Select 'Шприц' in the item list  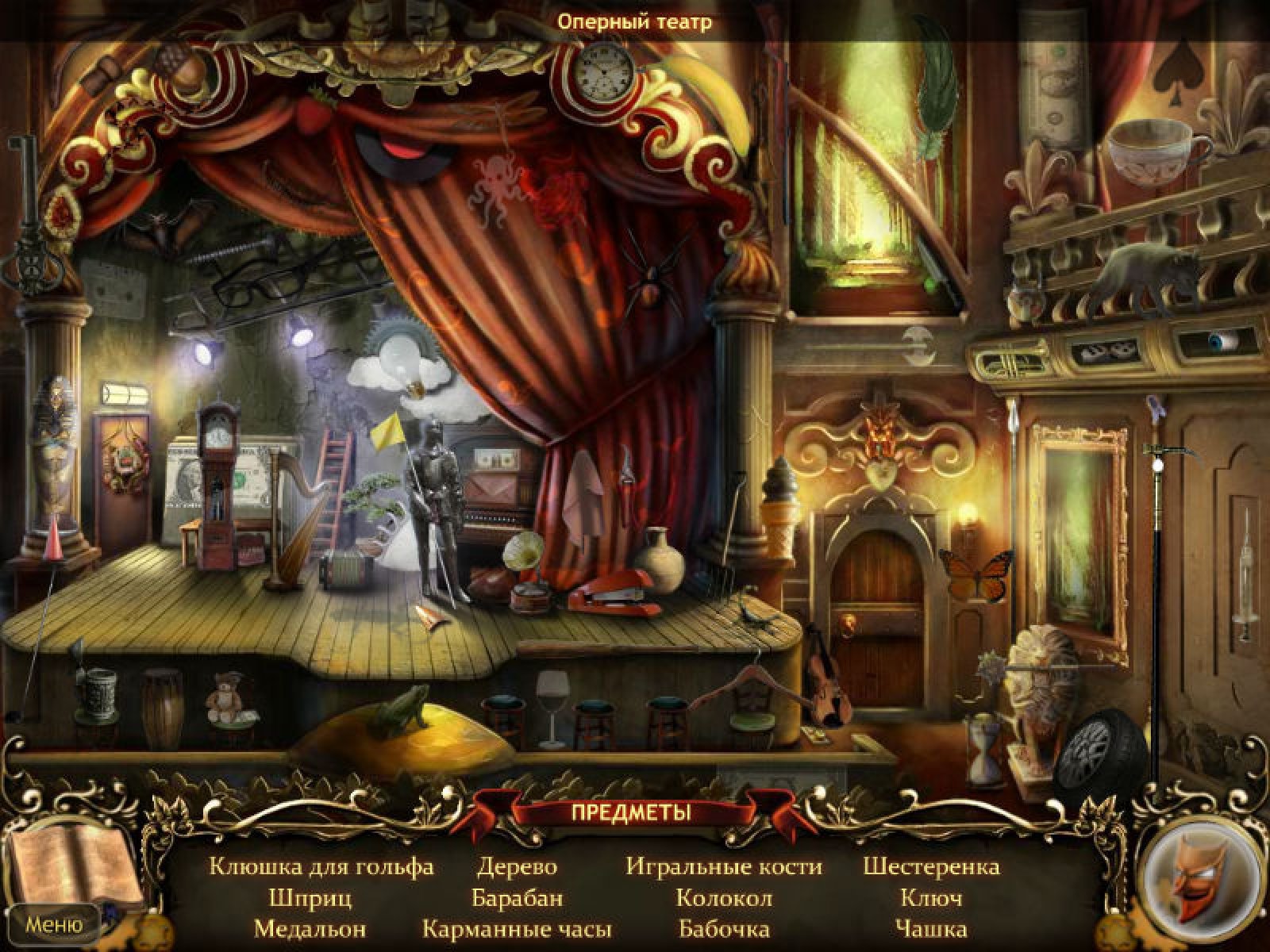pos(310,898)
